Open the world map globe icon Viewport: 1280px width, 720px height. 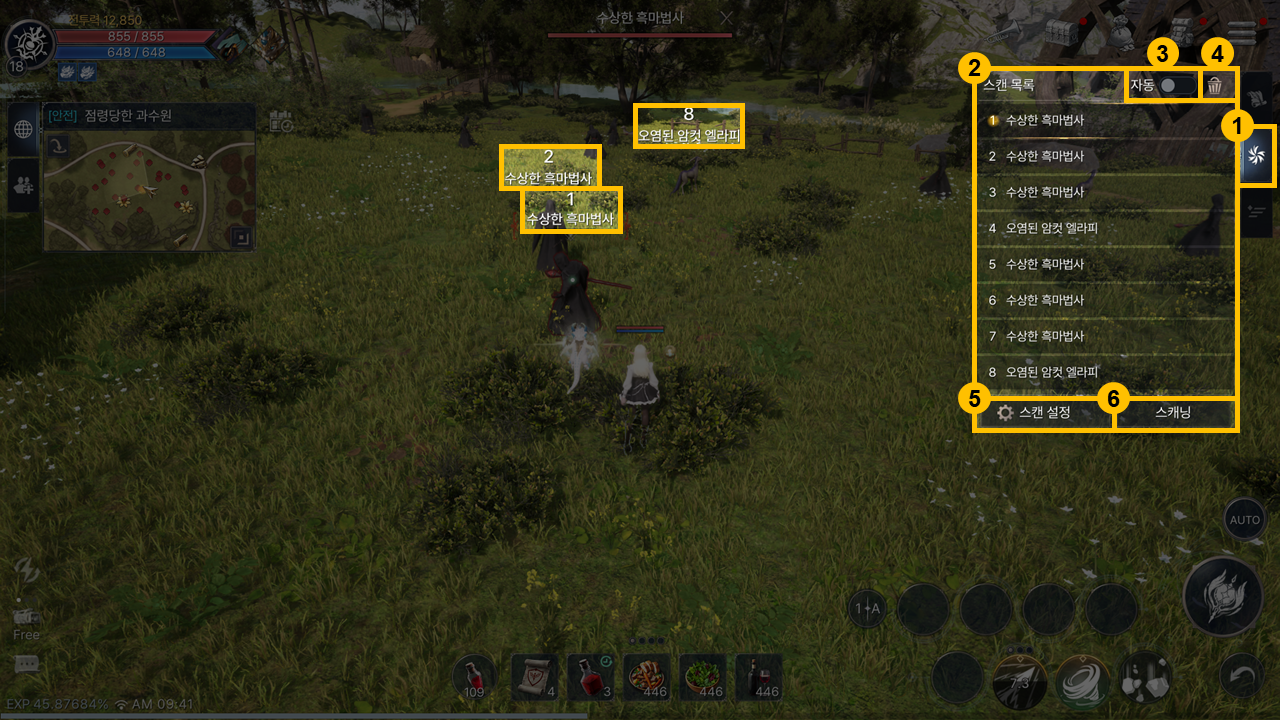coord(23,129)
